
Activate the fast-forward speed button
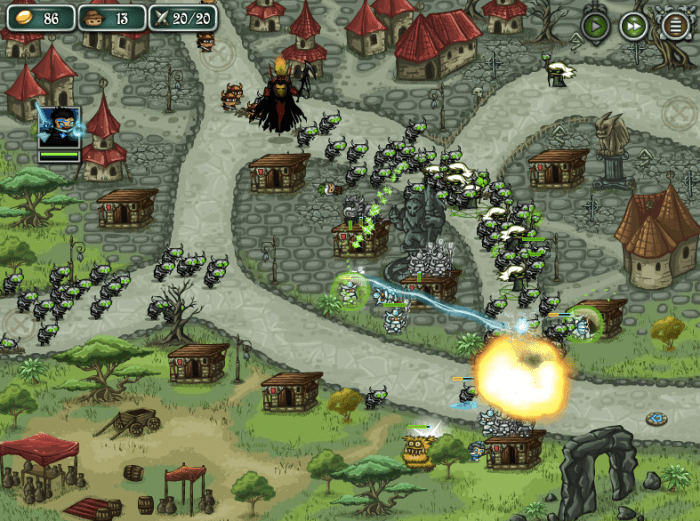[x=634, y=25]
